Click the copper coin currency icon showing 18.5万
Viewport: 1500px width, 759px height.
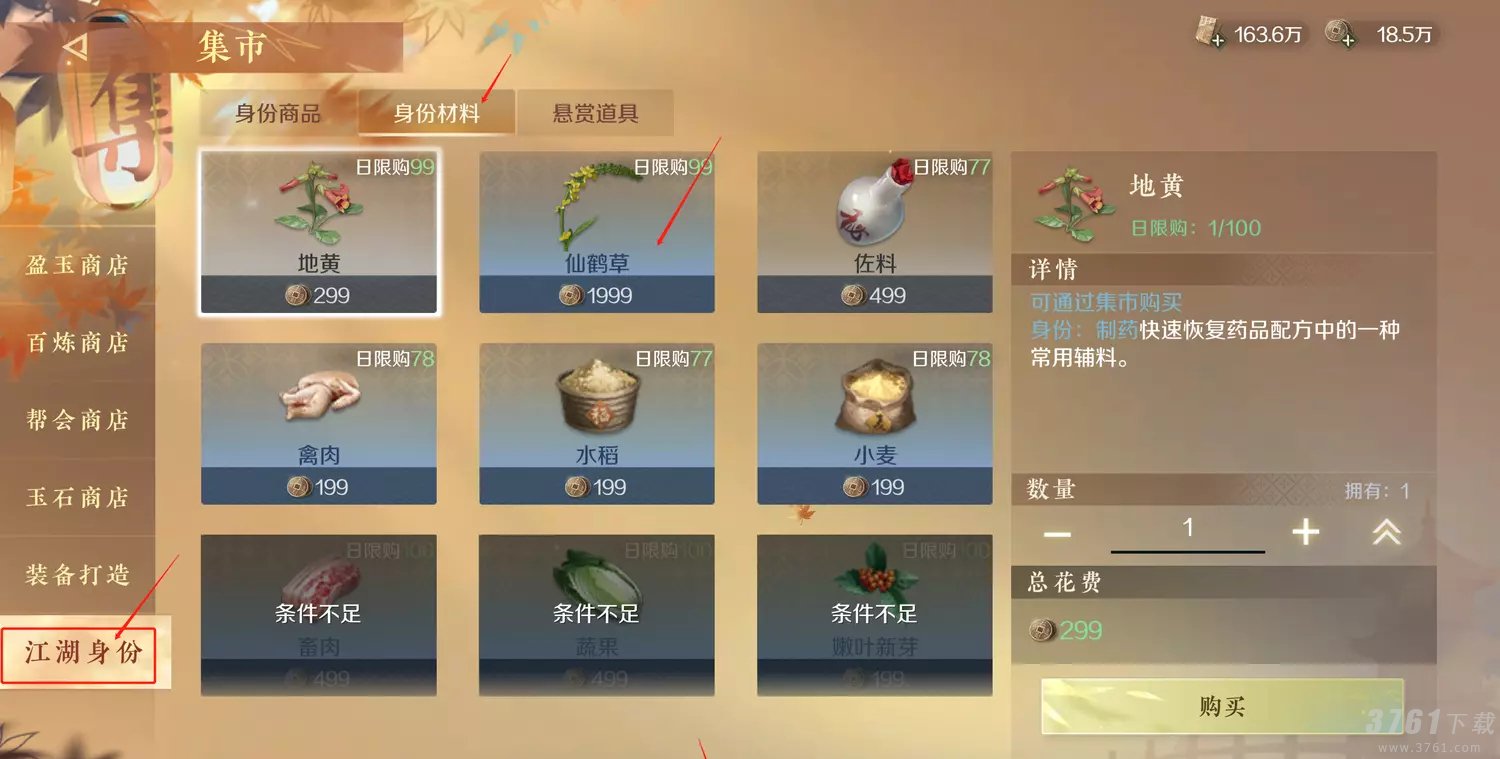[1342, 31]
